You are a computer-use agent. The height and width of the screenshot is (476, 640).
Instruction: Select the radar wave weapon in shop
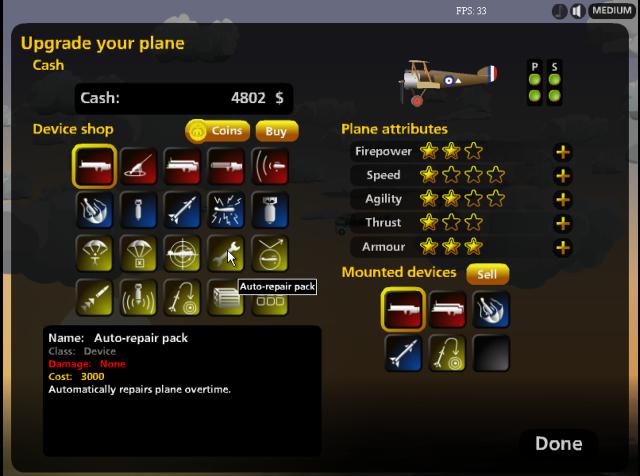(269, 167)
